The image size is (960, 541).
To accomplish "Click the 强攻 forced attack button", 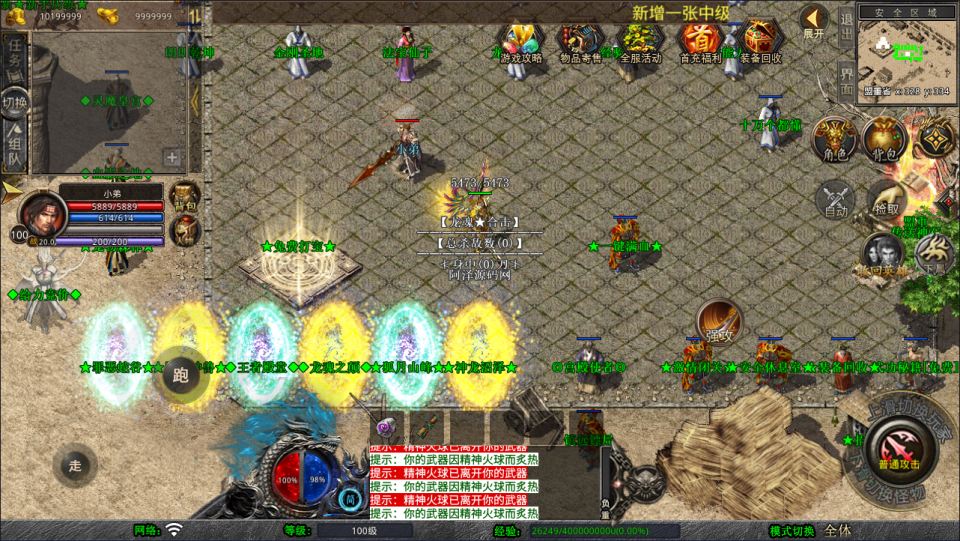I will point(718,321).
